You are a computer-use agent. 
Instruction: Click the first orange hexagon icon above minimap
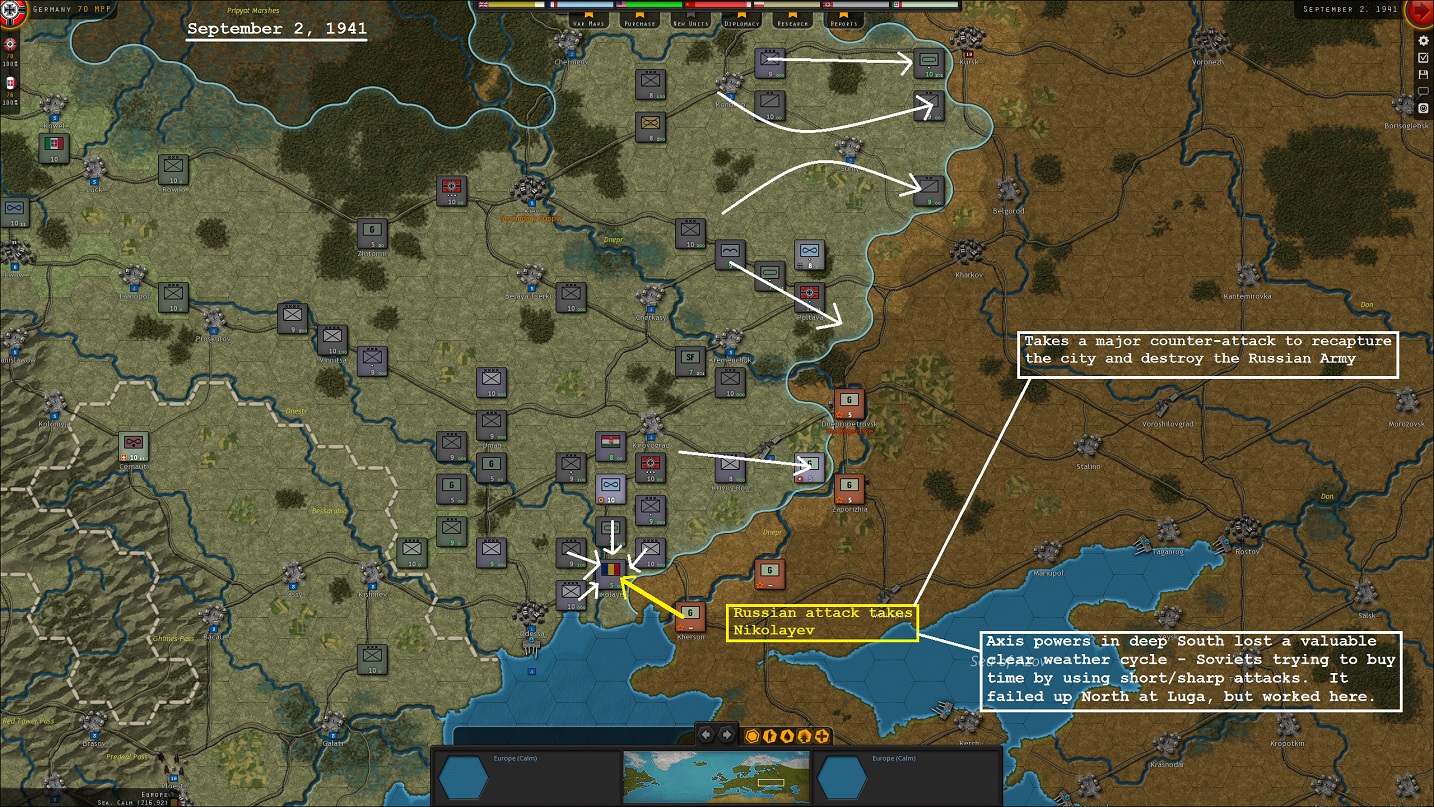pos(753,735)
